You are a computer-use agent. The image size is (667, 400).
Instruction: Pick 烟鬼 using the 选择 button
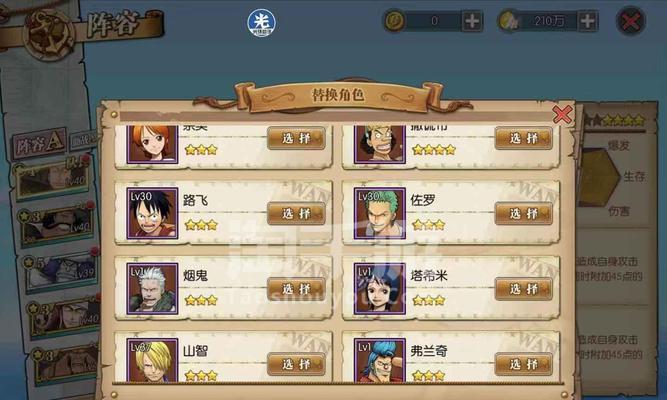(x=296, y=288)
